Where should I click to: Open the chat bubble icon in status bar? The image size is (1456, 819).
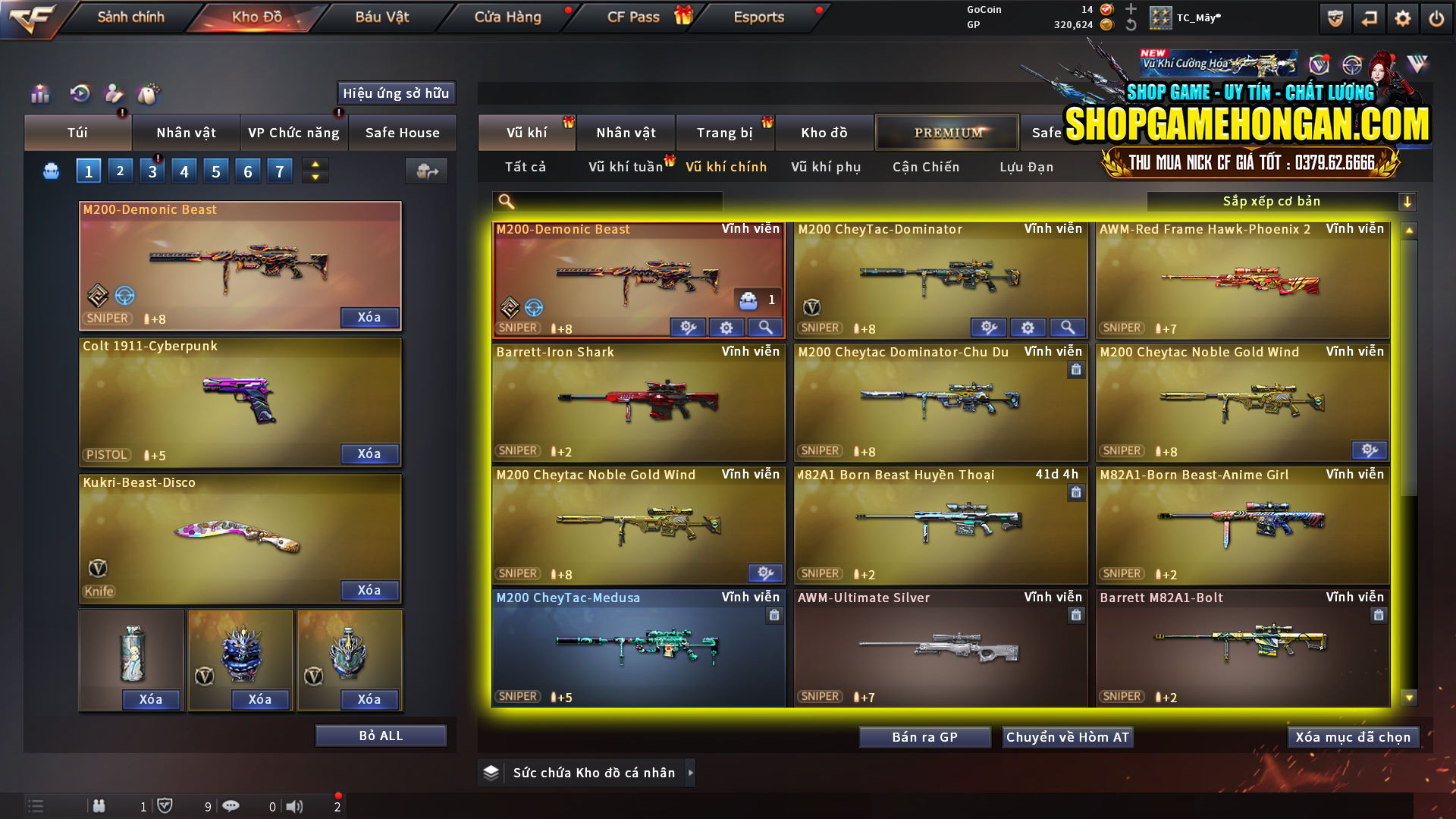231,806
